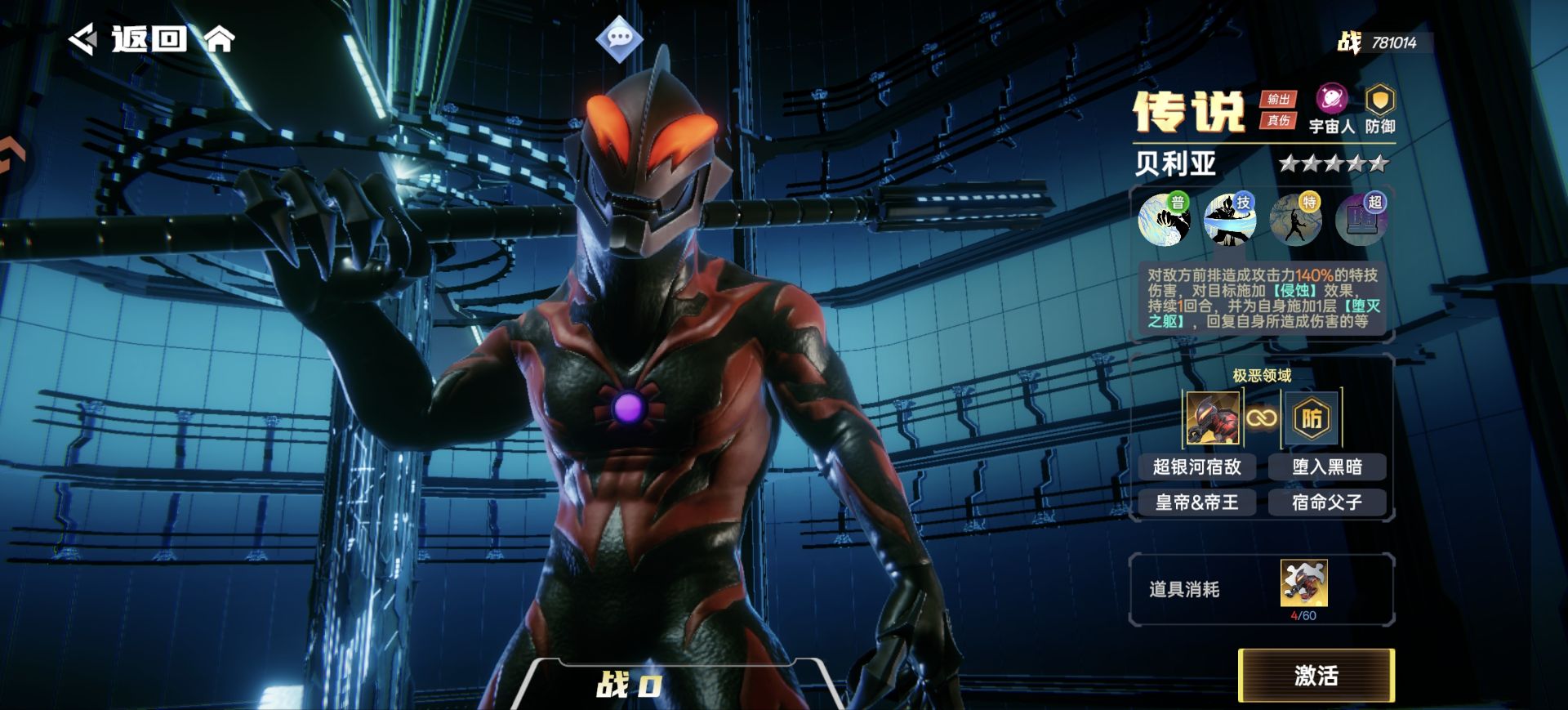View the 特 special skill icon
The width and height of the screenshot is (1568, 710).
pos(1295,219)
